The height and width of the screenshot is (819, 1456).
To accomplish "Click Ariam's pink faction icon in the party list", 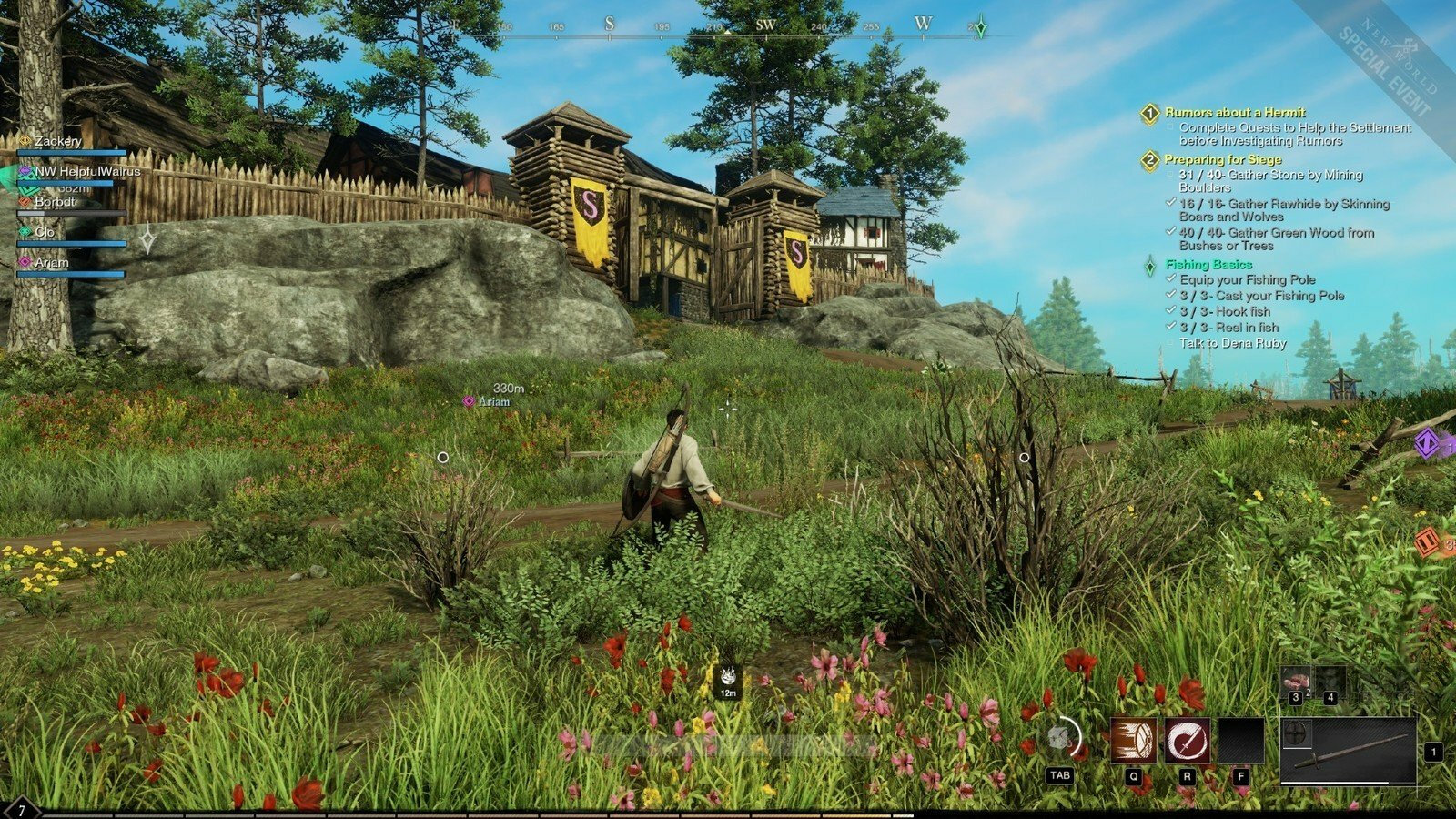I will pos(25,262).
